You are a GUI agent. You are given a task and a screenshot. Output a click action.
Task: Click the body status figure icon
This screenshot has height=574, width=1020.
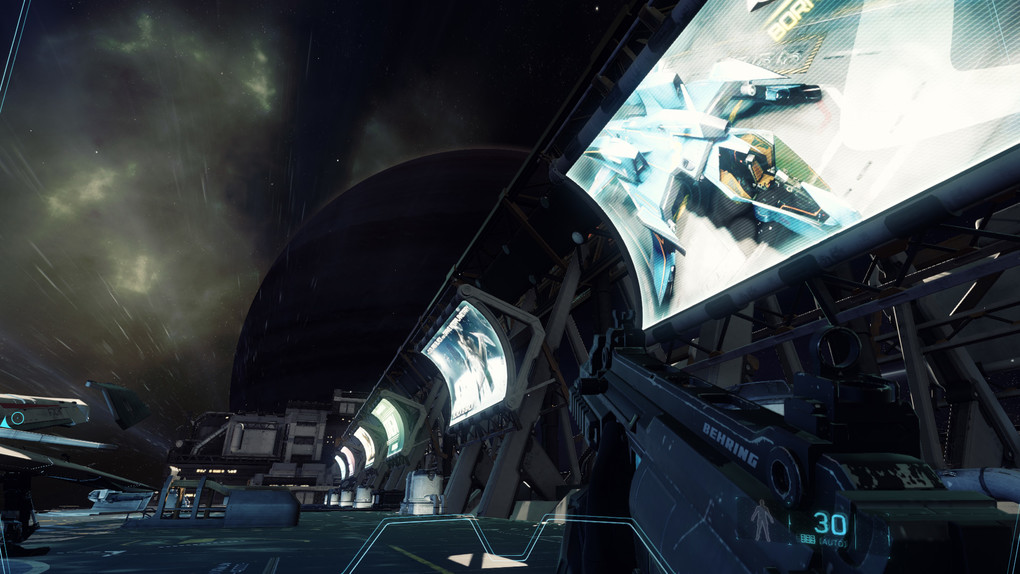coord(763,521)
